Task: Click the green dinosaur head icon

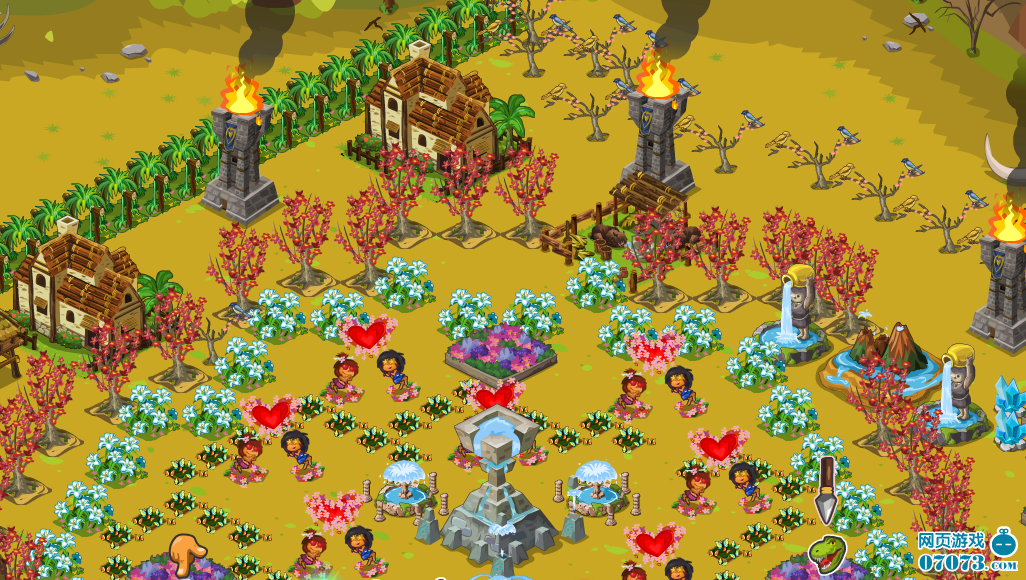Action: coord(826,551)
